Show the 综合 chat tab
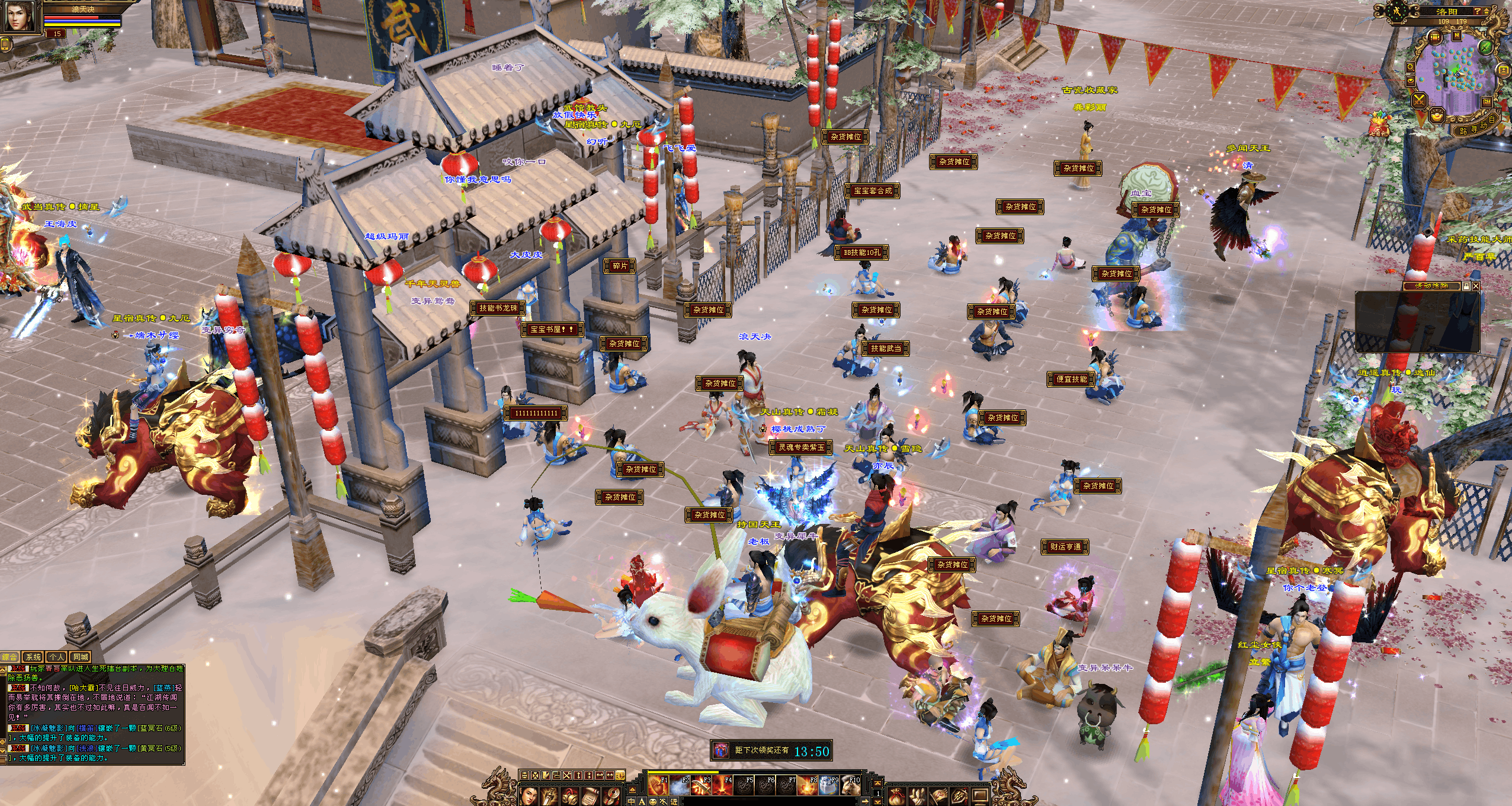1512x806 pixels. click(x=10, y=657)
